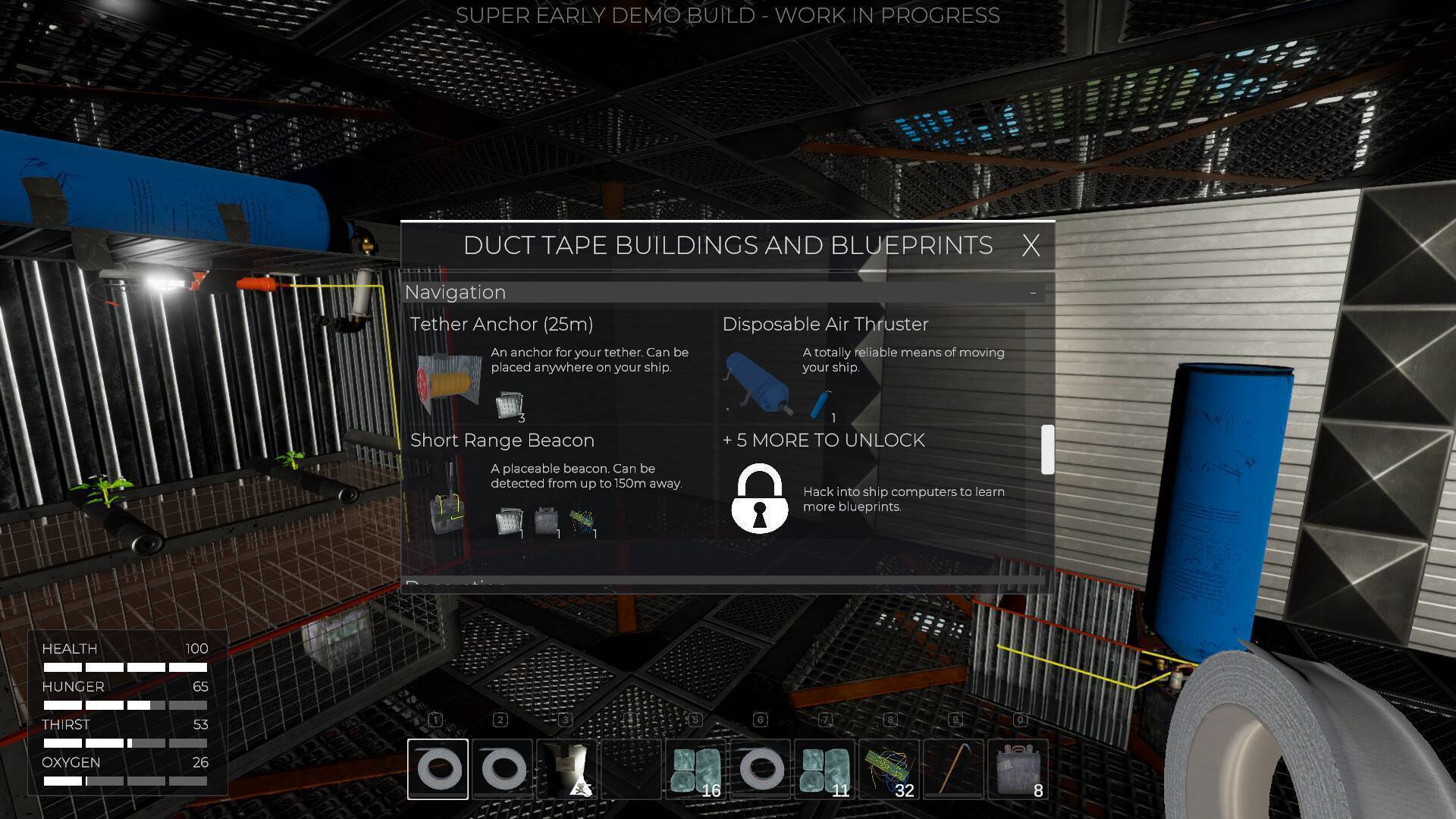The height and width of the screenshot is (819, 1456).
Task: Select the battery slot showing 8
Action: [x=1018, y=769]
